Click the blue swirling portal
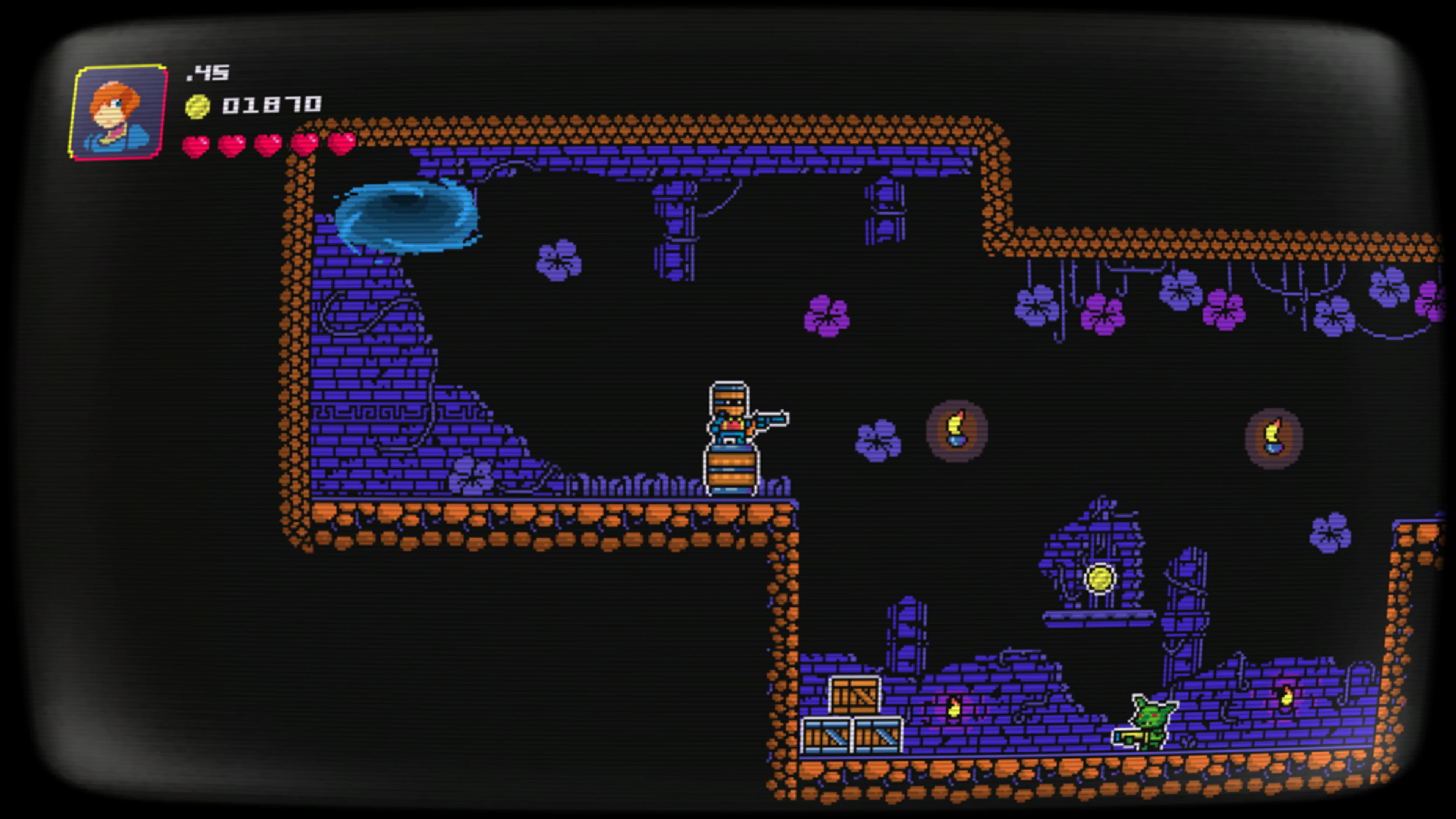 pyautogui.click(x=407, y=218)
